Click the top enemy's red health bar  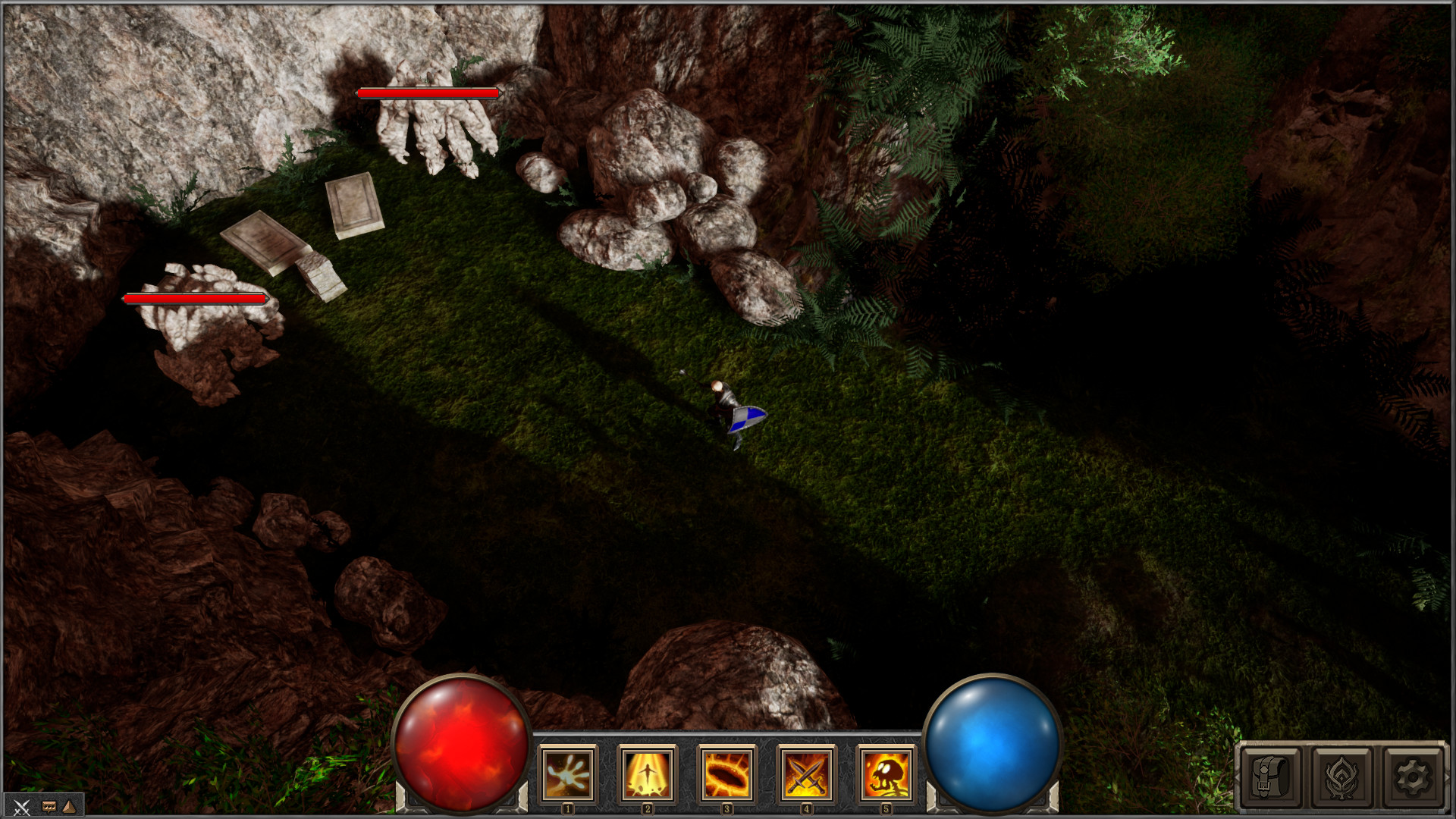[427, 93]
